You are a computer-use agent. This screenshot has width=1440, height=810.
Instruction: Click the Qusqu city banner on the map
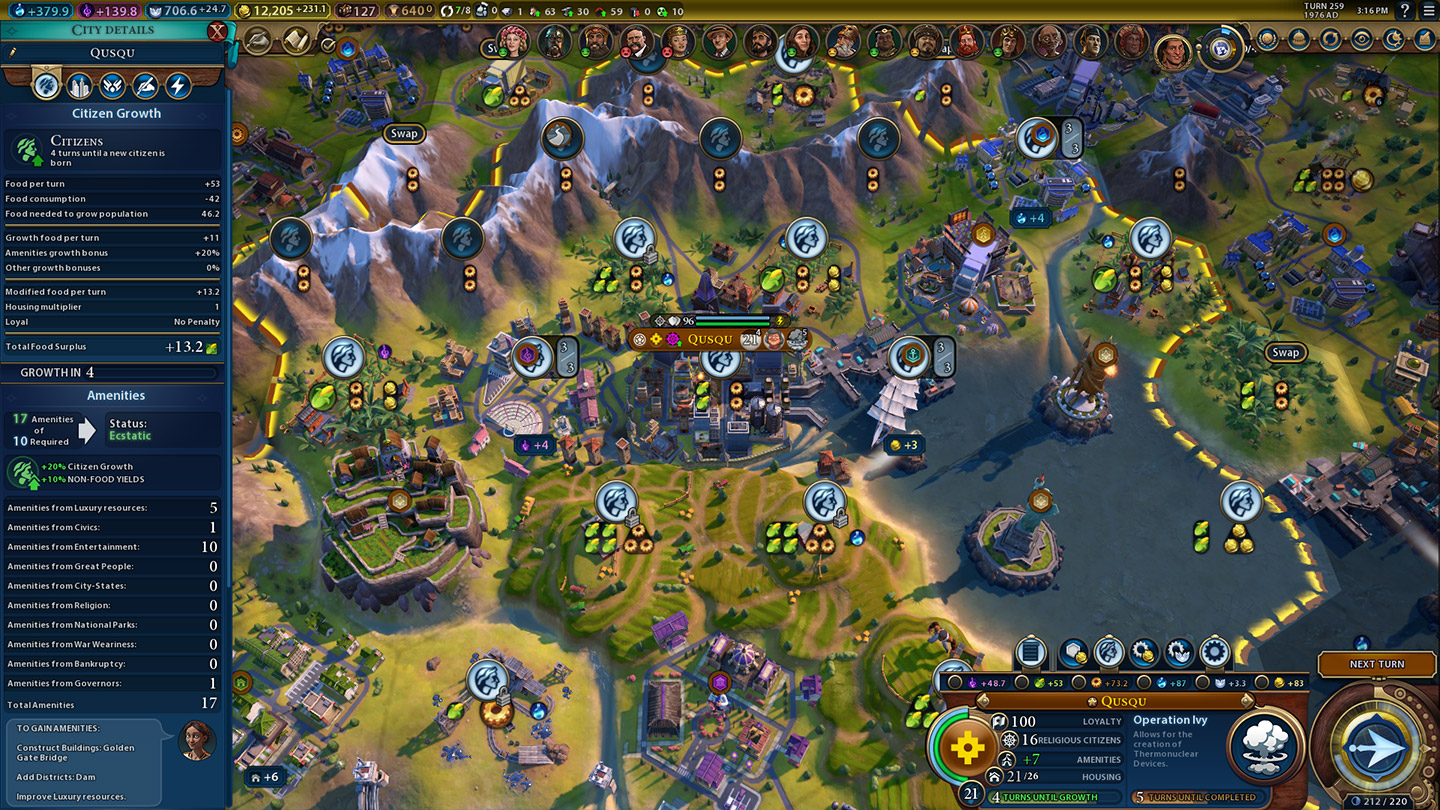click(709, 339)
